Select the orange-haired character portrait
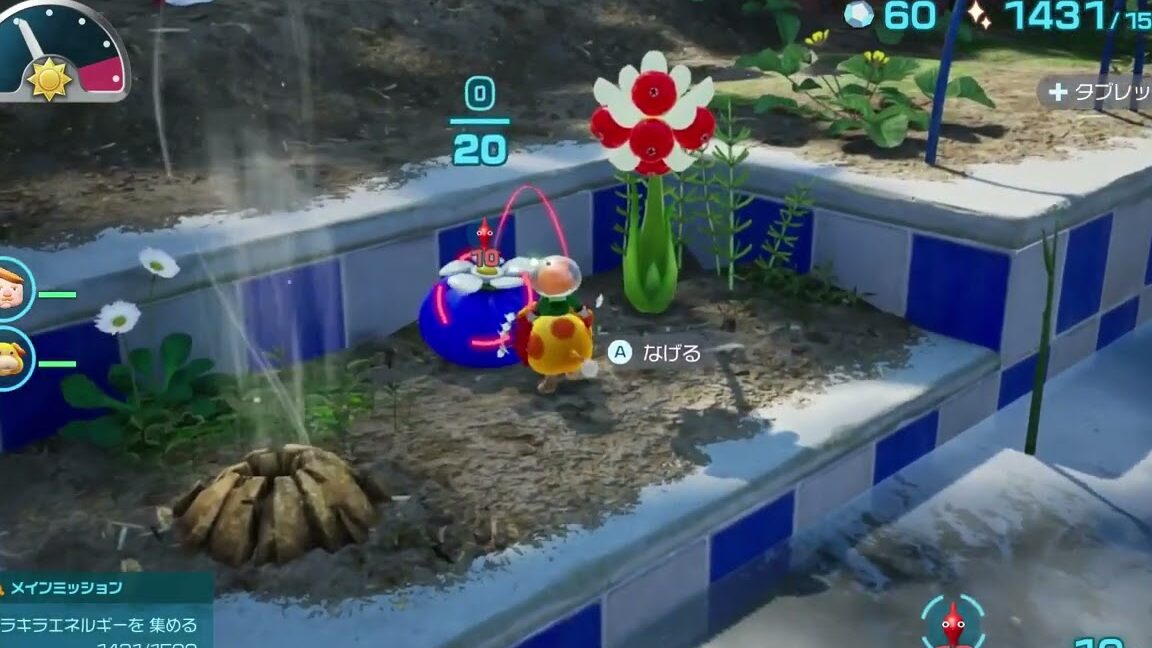The width and height of the screenshot is (1152, 648). [x=12, y=288]
